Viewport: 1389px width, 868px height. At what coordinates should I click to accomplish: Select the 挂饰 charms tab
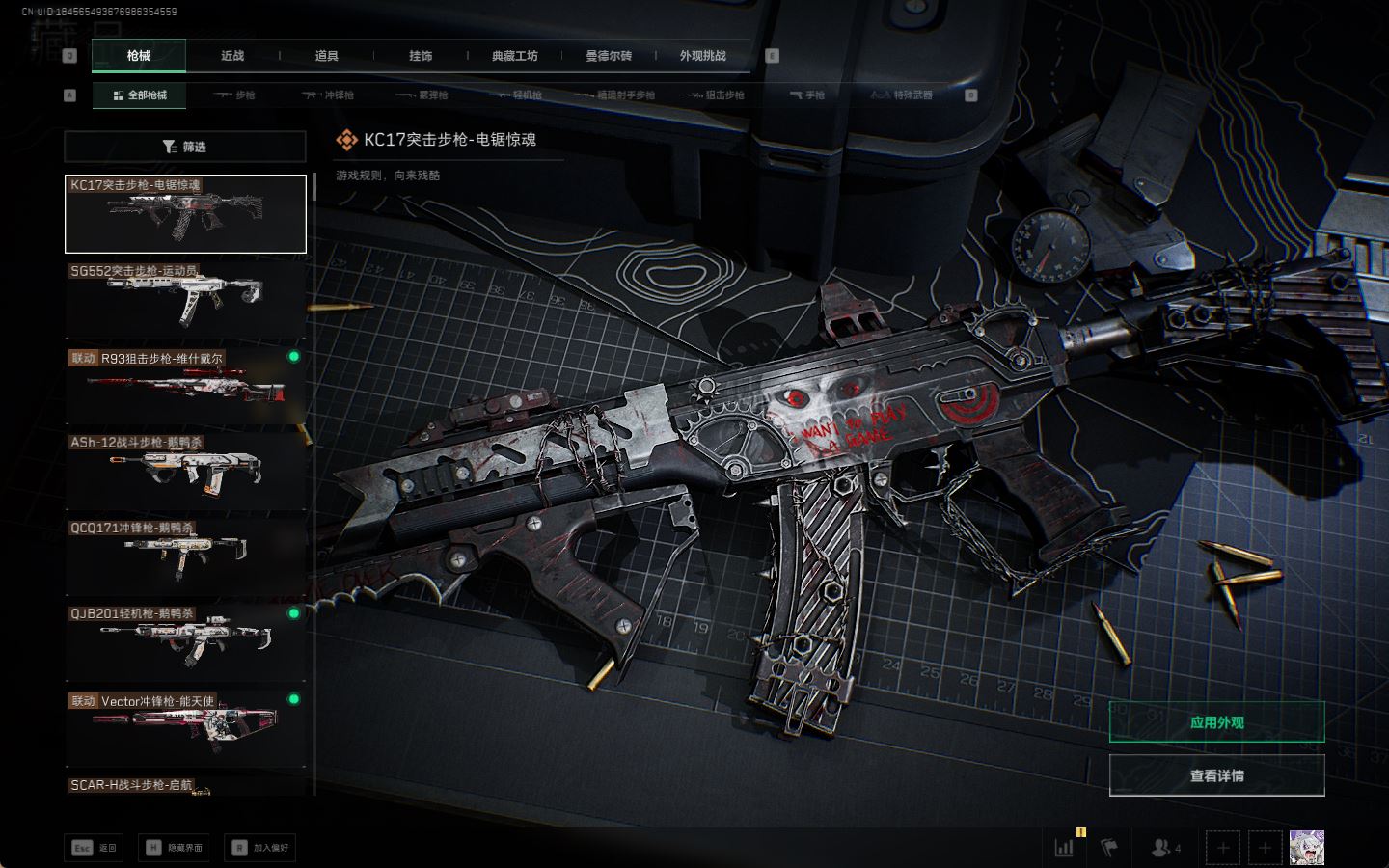[421, 56]
